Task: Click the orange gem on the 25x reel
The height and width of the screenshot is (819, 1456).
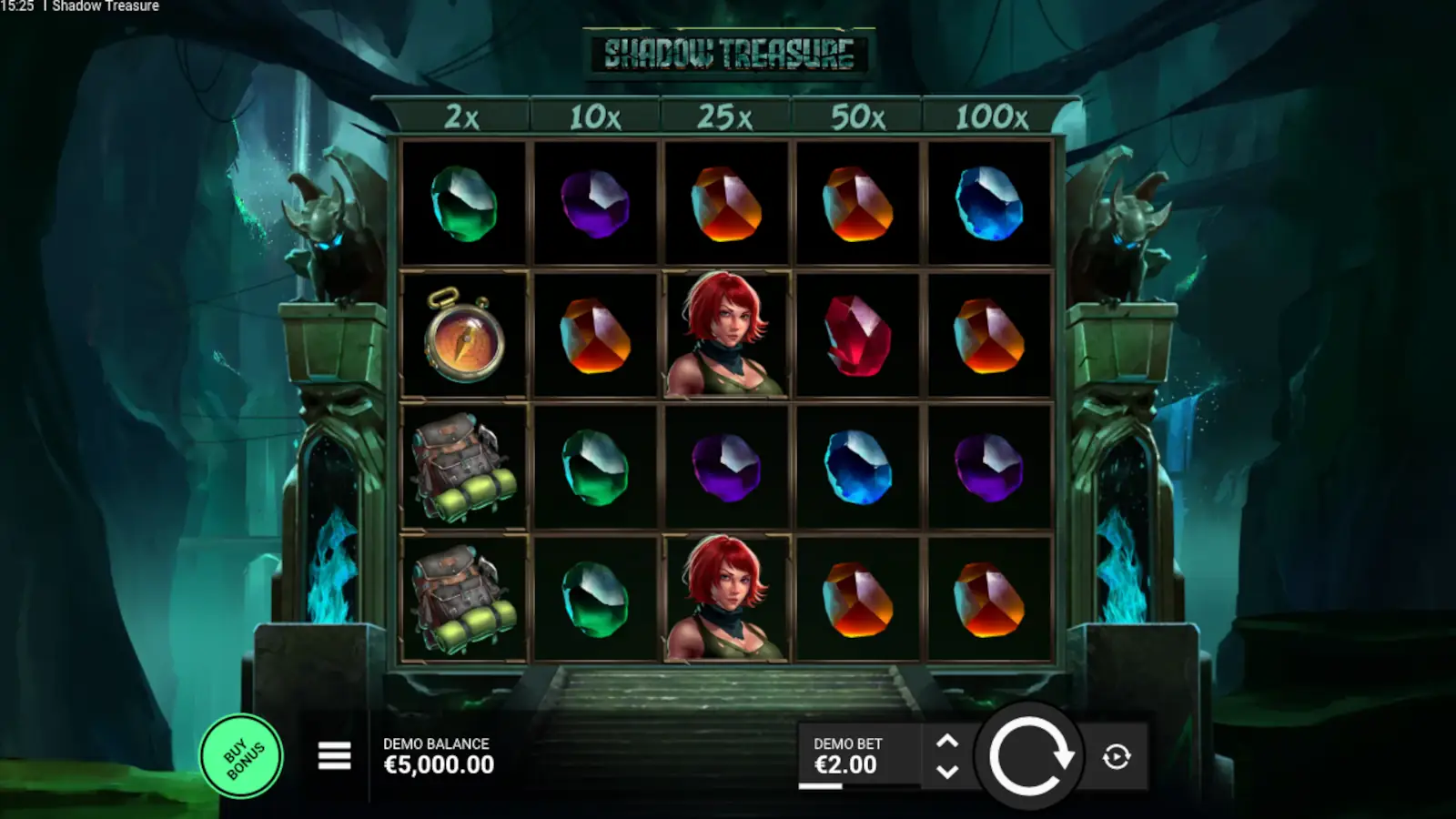Action: [726, 205]
